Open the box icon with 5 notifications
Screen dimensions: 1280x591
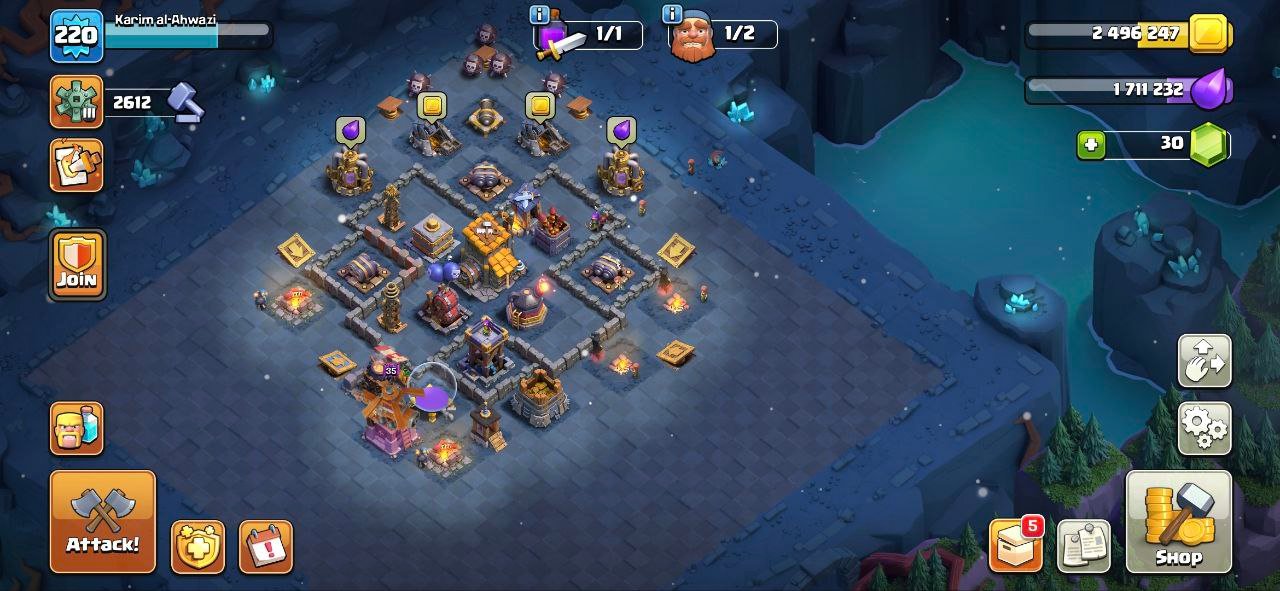(1015, 546)
